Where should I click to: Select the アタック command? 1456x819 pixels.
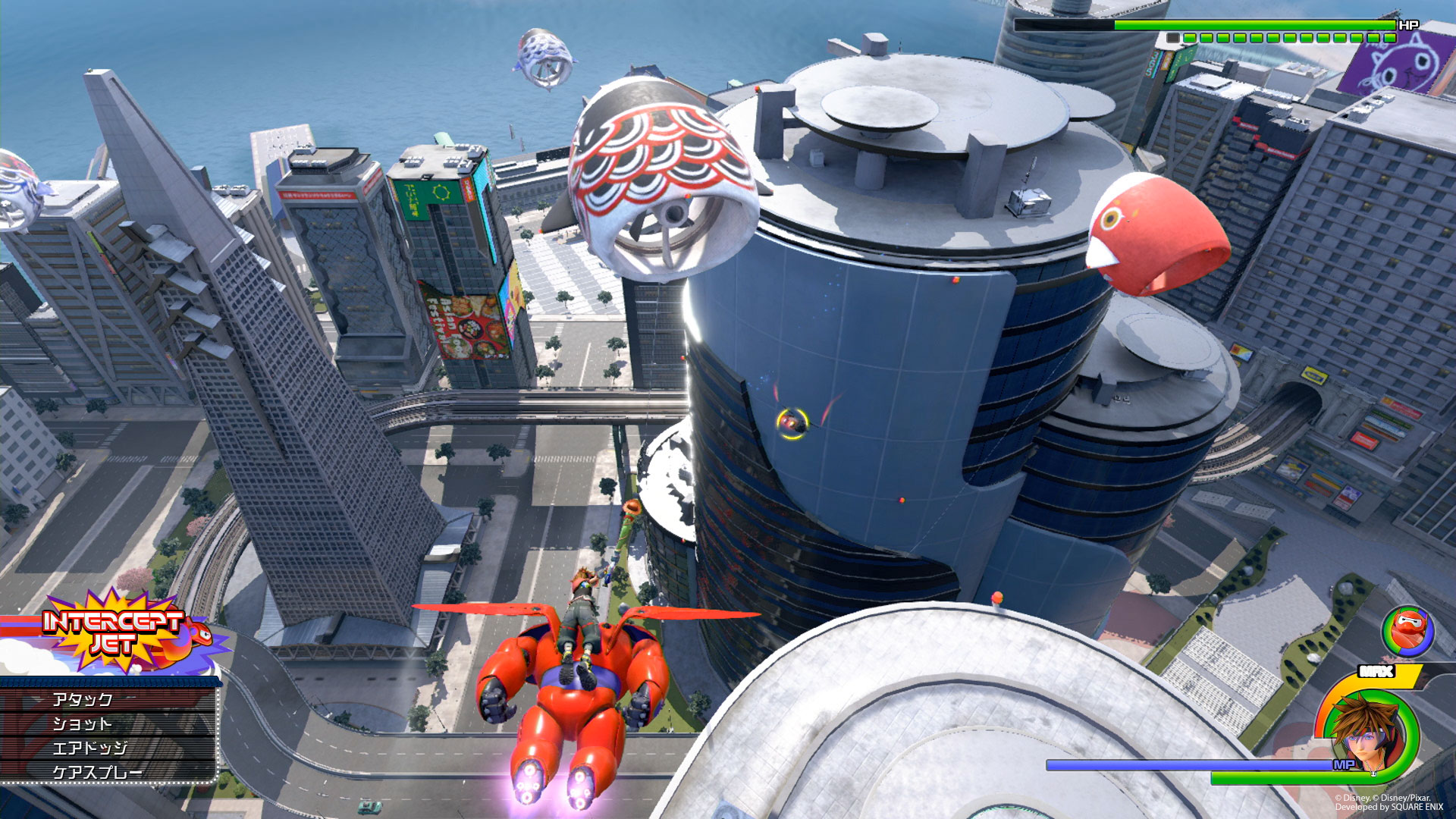pos(83,699)
